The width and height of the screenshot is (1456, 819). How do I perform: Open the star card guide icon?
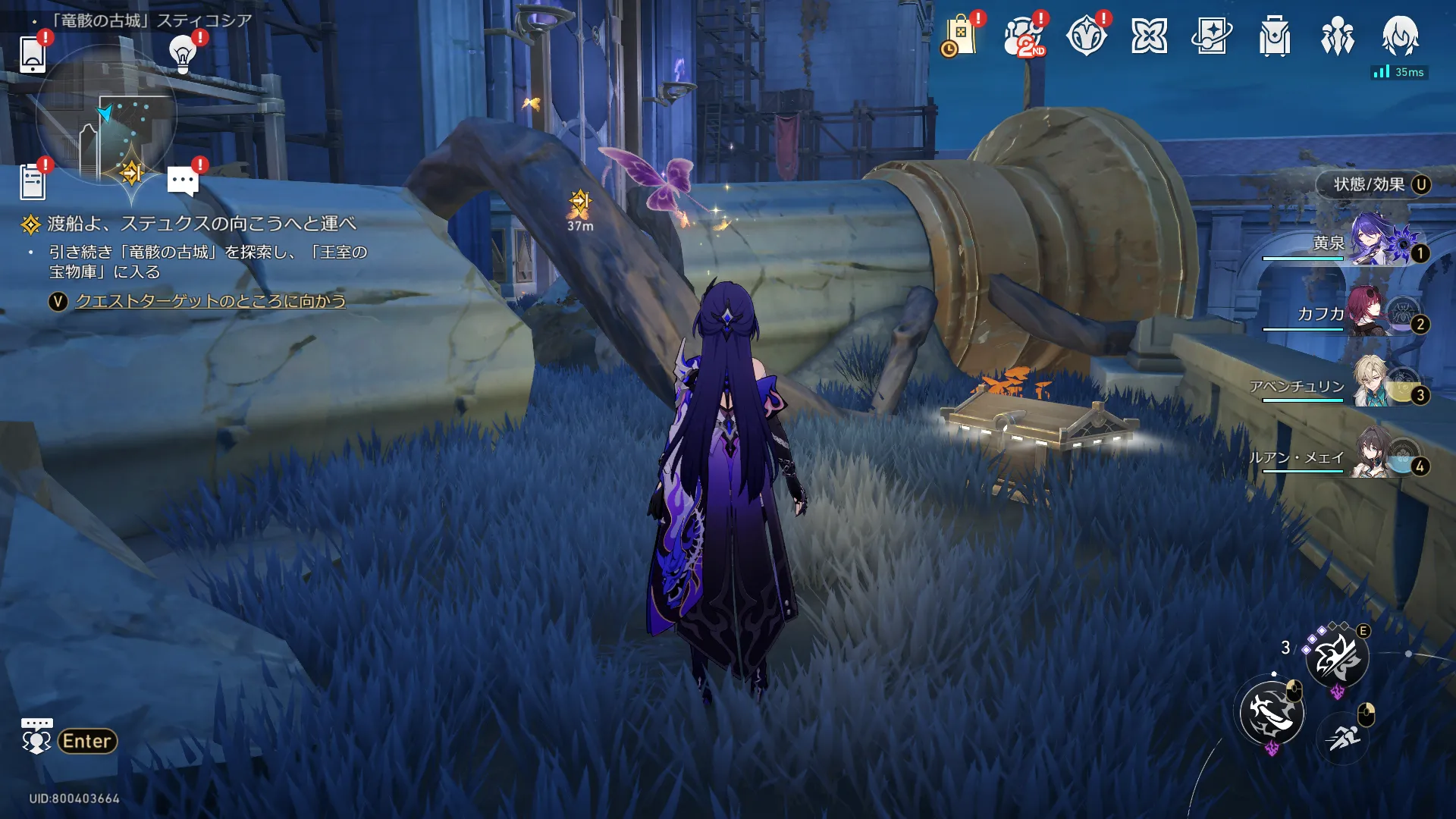pos(1212,36)
